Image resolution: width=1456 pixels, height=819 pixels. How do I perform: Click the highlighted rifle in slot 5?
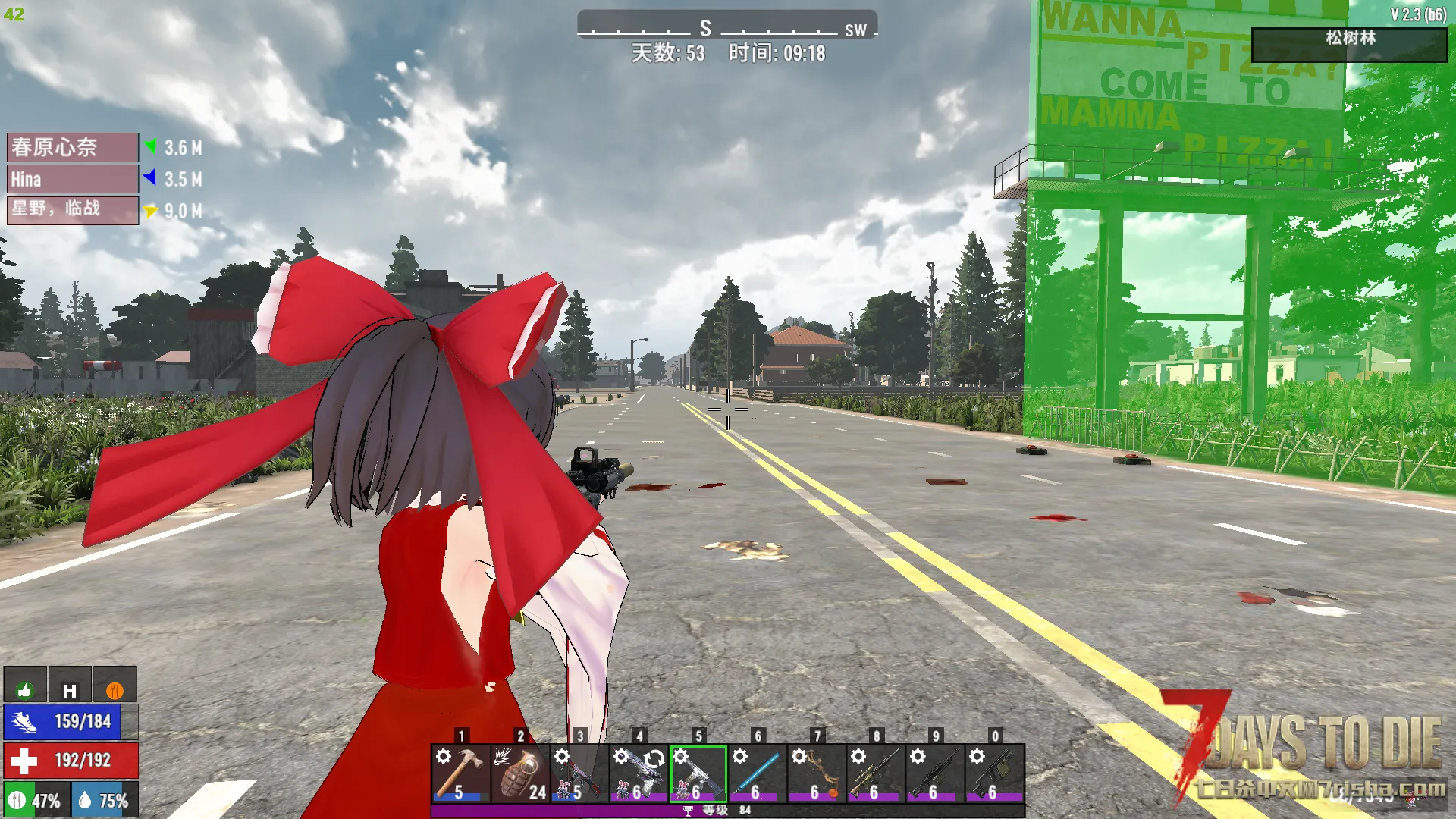(x=698, y=773)
